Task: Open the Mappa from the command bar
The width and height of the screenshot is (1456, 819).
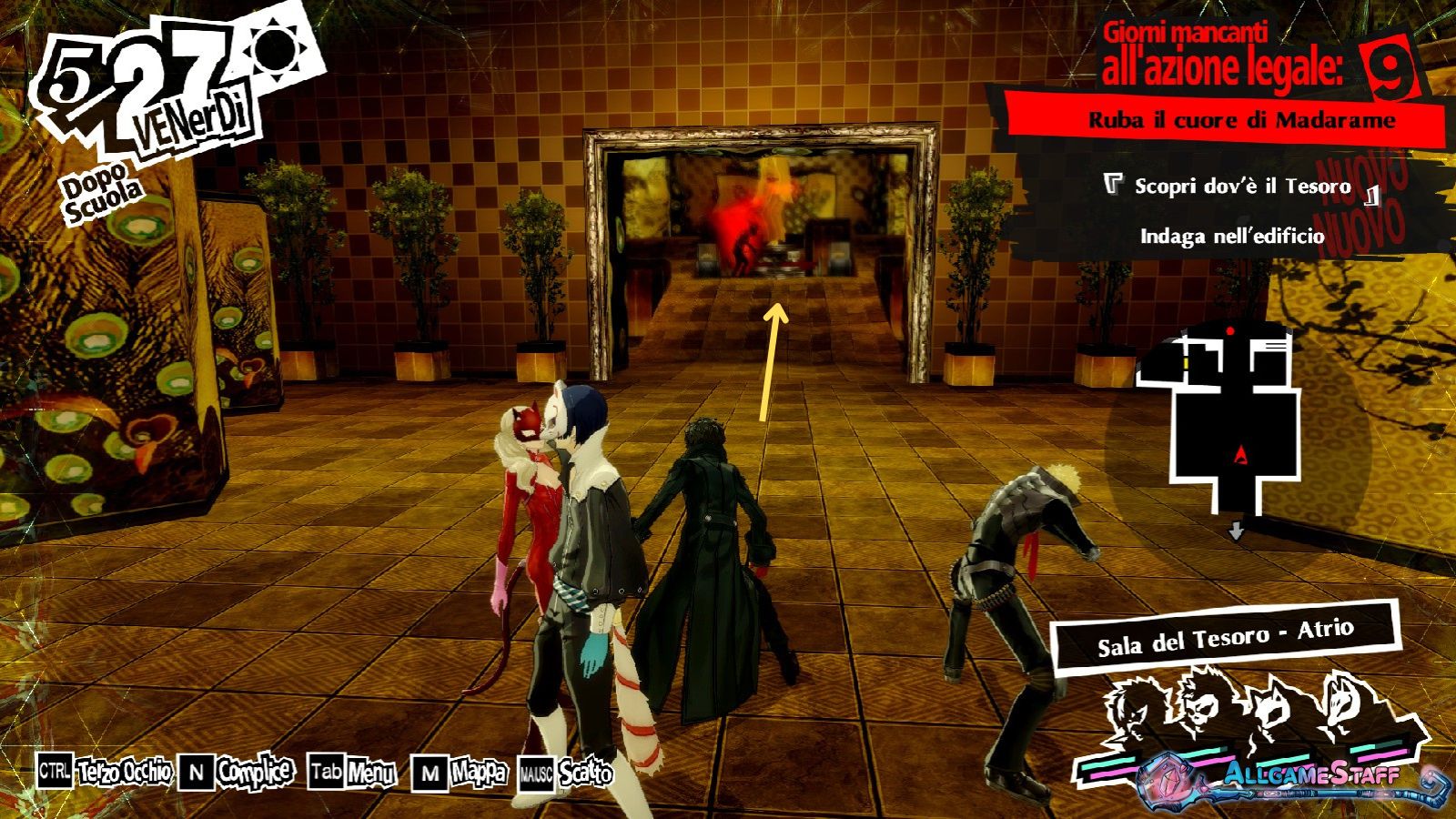Action: coord(478,773)
